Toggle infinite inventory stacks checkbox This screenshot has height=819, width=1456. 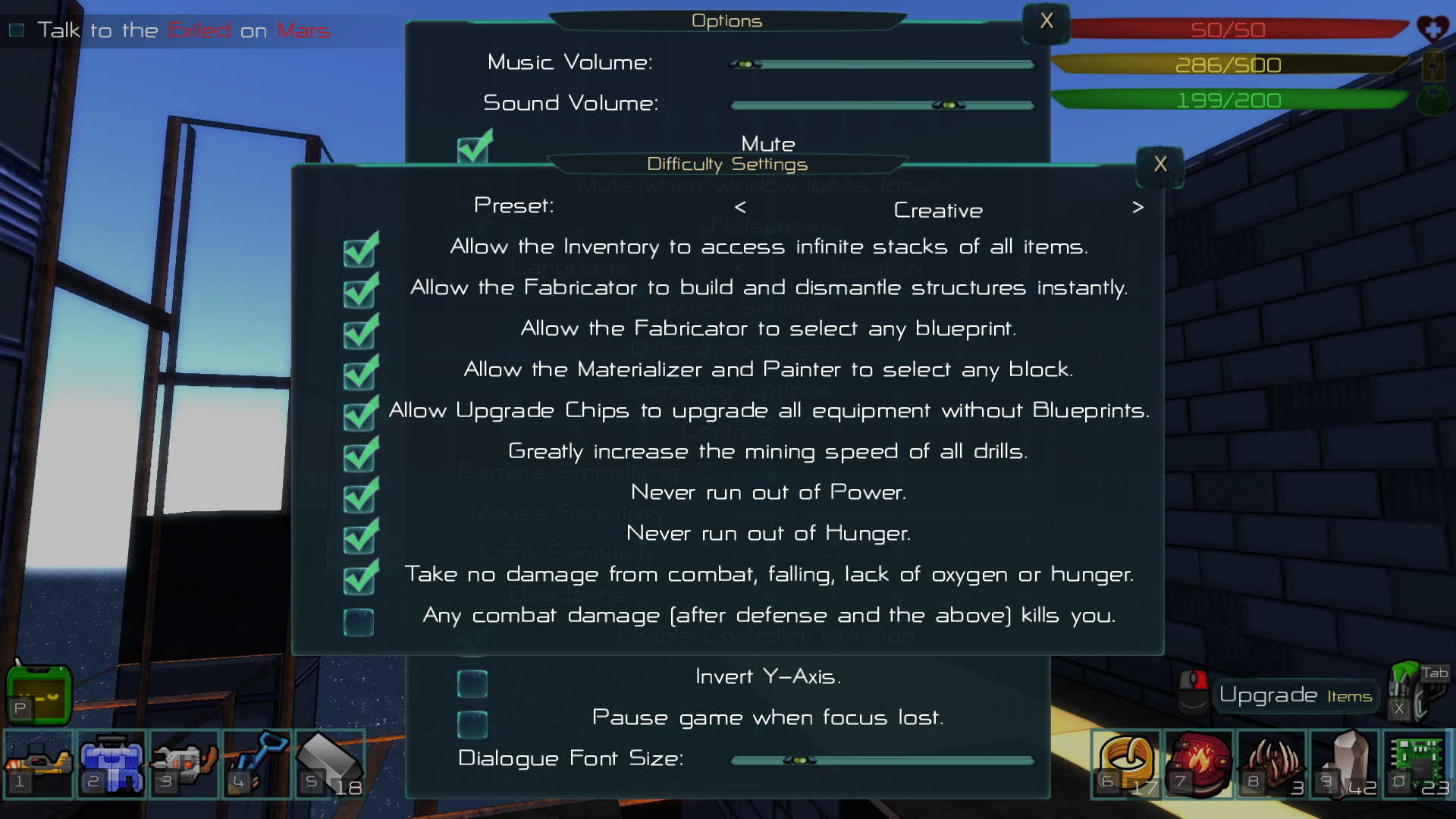(359, 251)
